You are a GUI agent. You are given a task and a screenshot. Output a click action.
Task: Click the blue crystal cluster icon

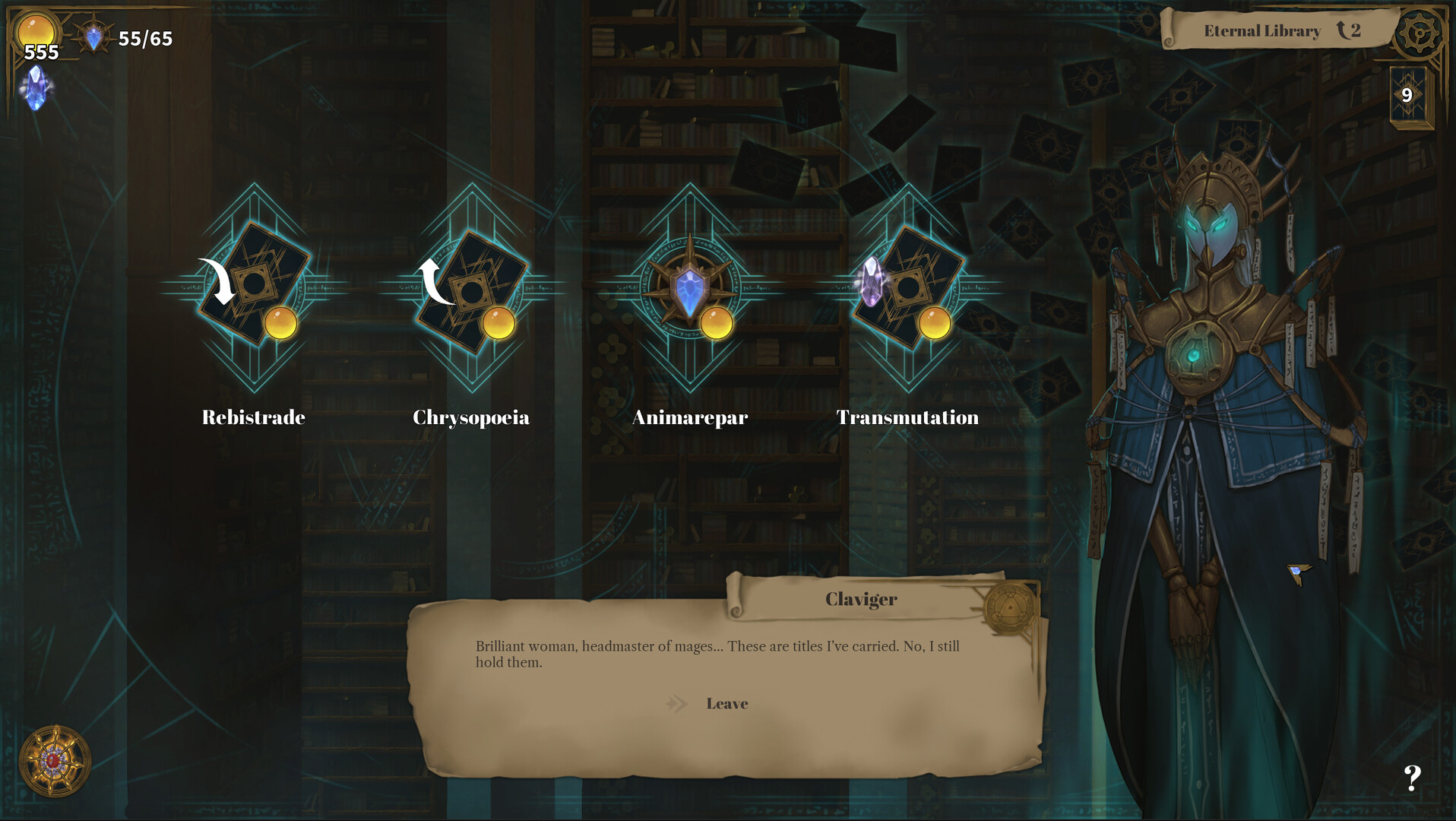(36, 88)
